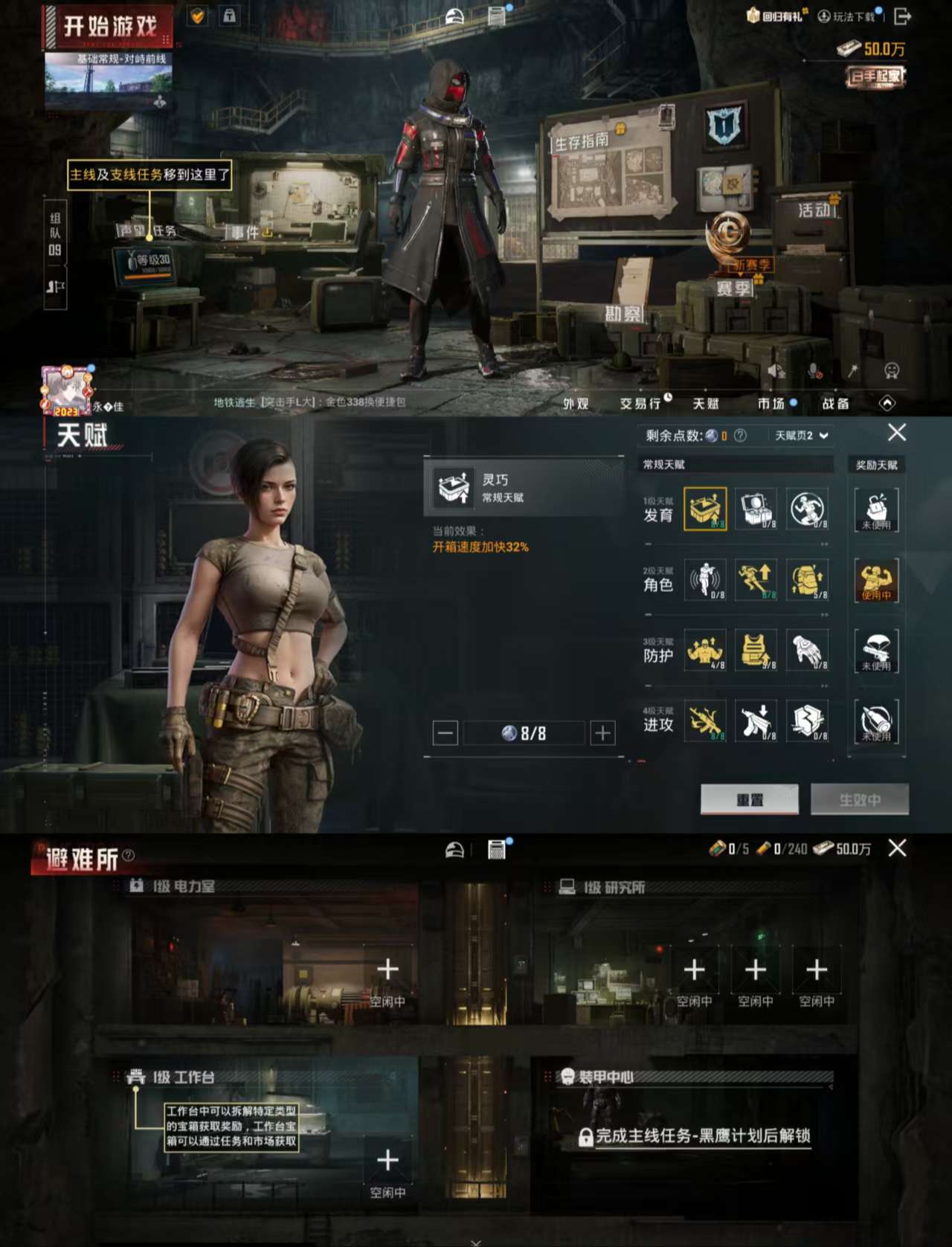The image size is (952, 1247).
Task: Open the 天赋页2 dropdown
Action: click(800, 434)
